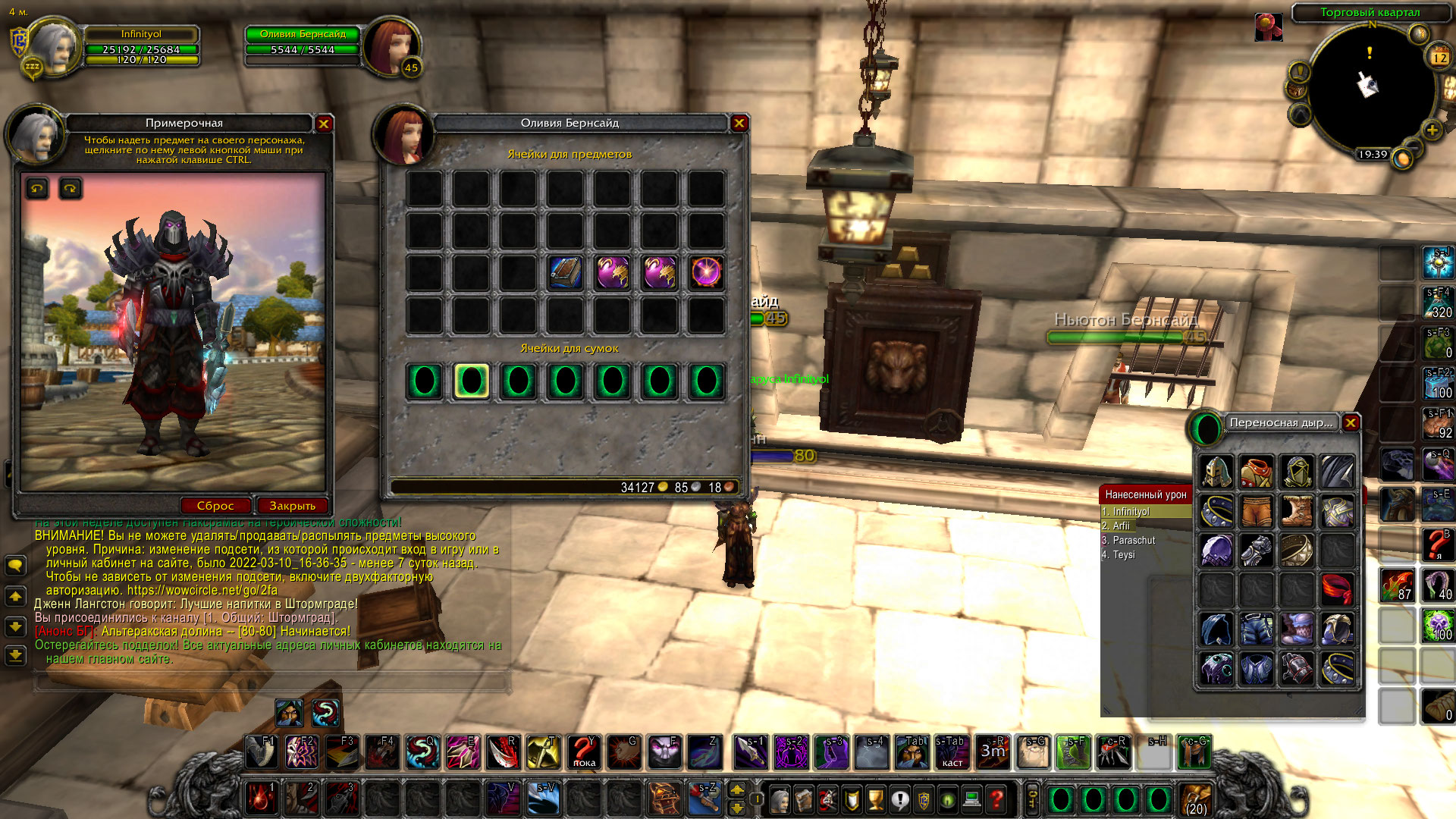Image resolution: width=1456 pixels, height=819 pixels.
Task: Close the Примерочная dressing room window
Action: click(324, 124)
